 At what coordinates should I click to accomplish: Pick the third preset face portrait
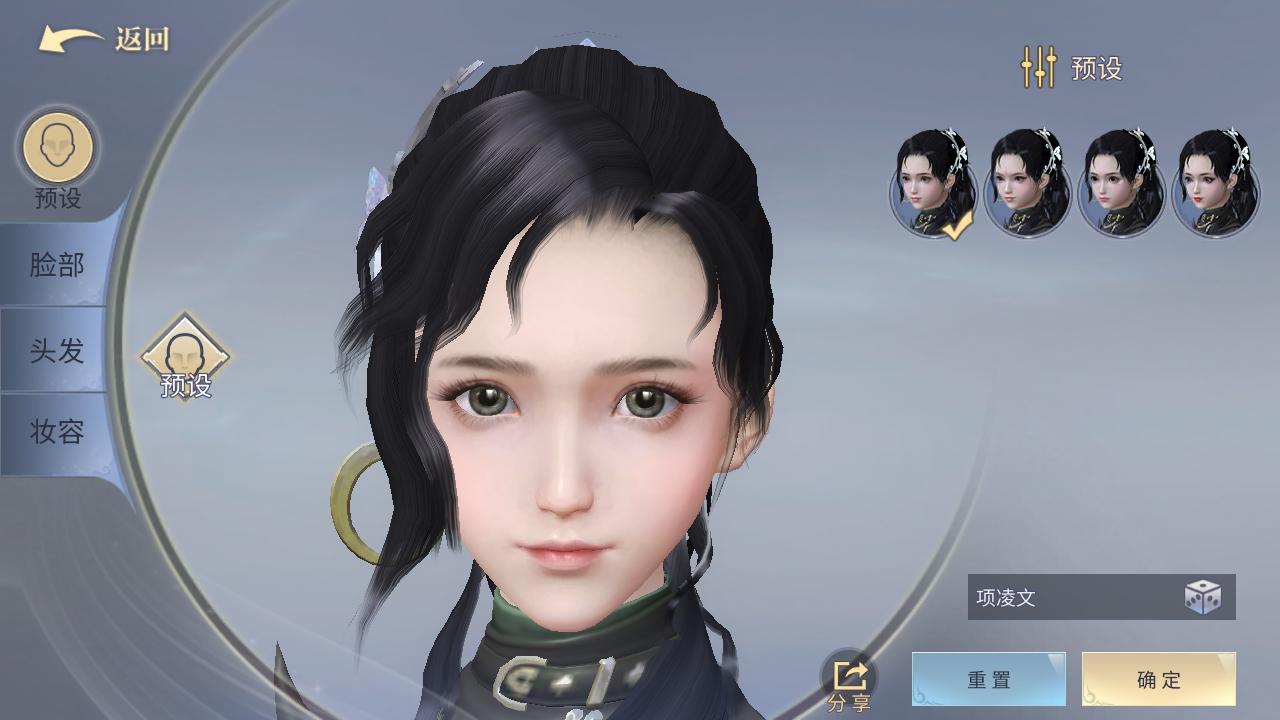1121,184
